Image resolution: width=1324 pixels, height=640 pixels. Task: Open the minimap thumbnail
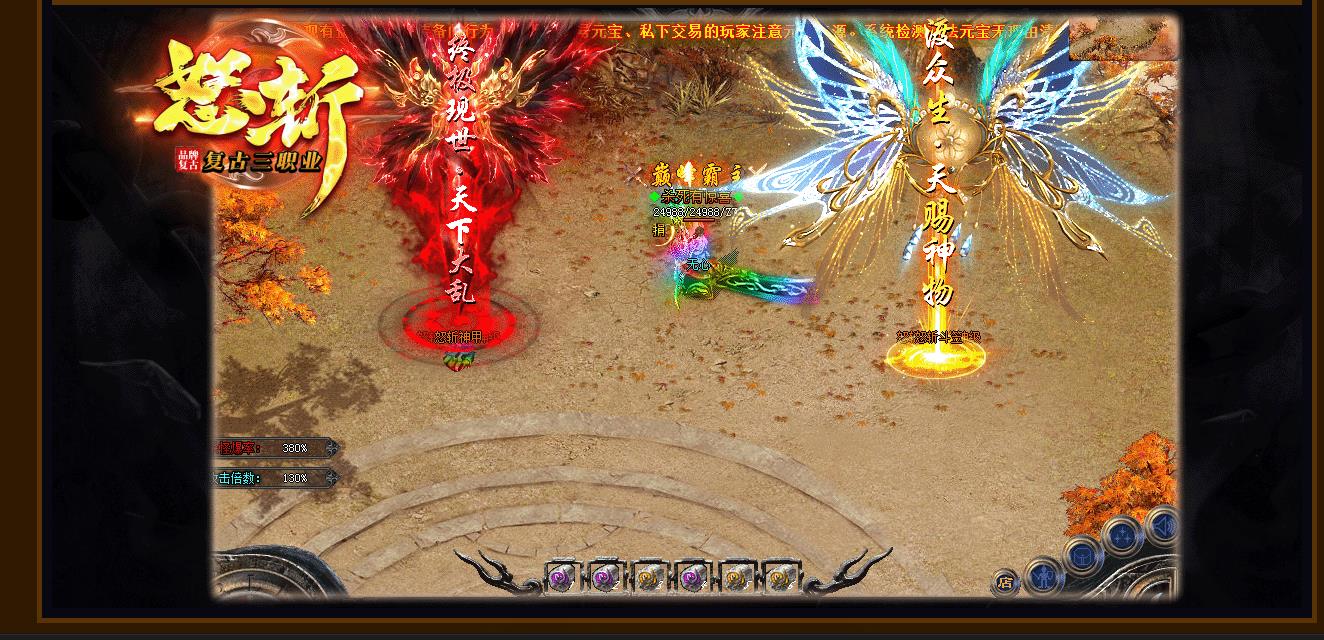[x=1123, y=39]
